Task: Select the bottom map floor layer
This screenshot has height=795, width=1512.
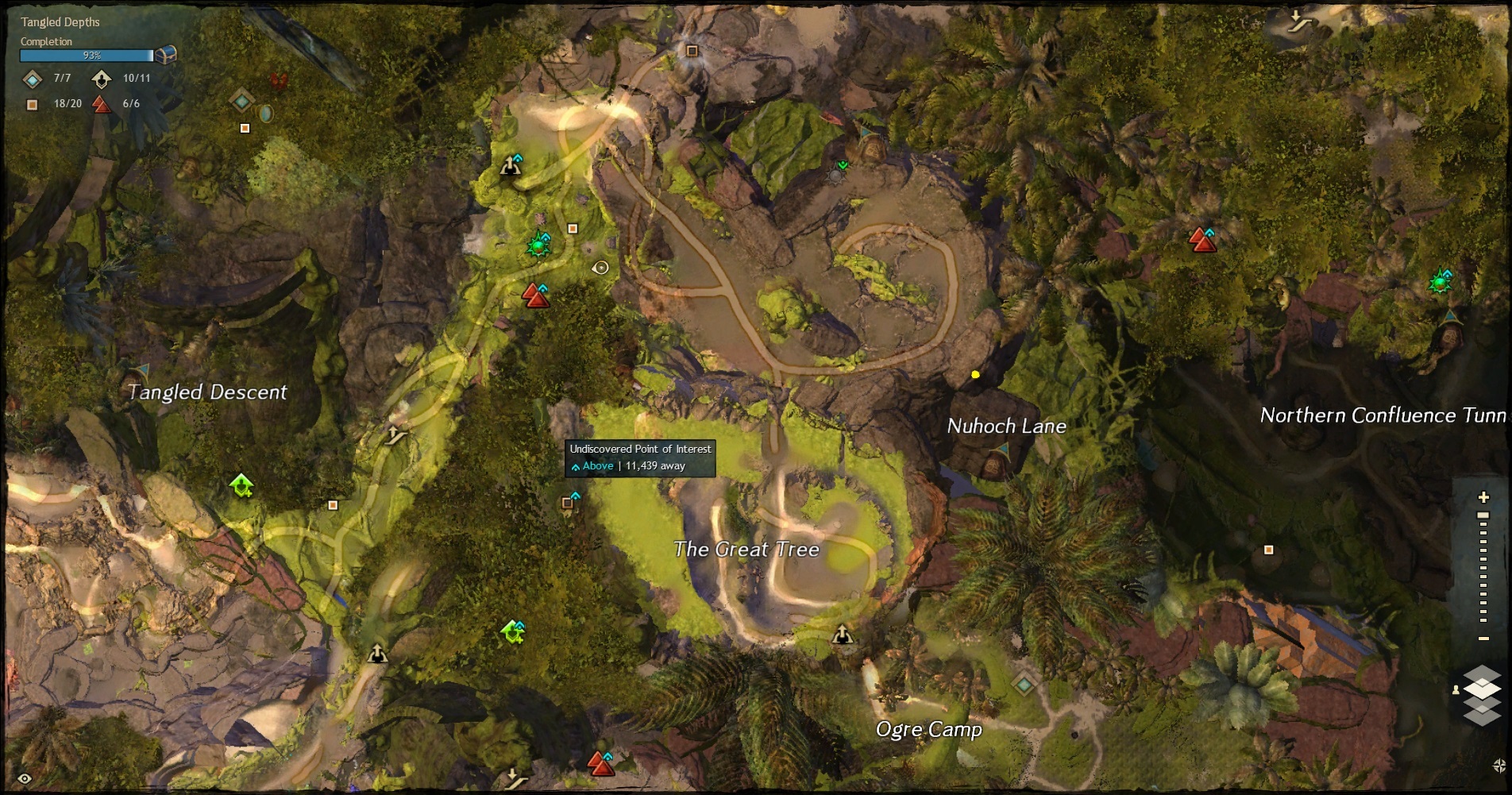Action: pos(1482,717)
